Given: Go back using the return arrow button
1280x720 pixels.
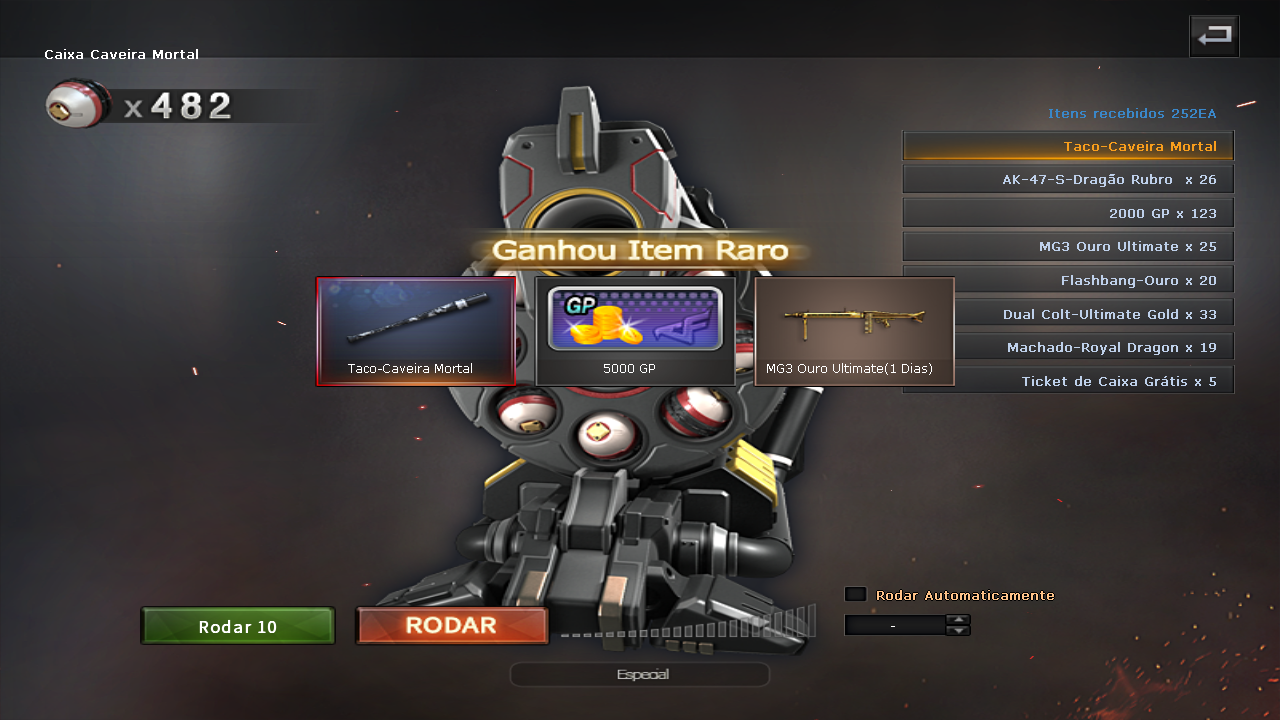Looking at the screenshot, I should click(x=1214, y=36).
